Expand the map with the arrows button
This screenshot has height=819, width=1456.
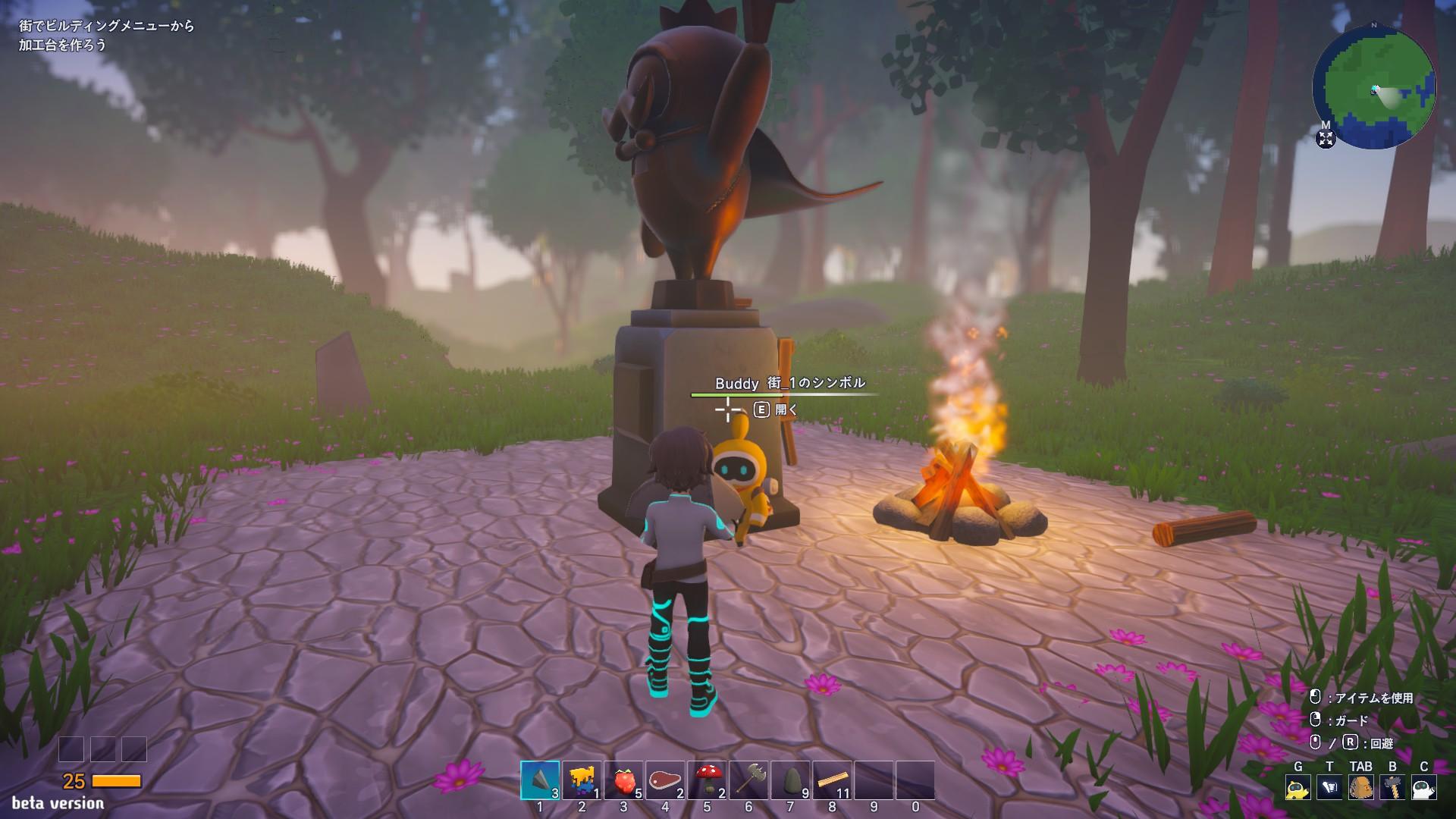point(1326,139)
